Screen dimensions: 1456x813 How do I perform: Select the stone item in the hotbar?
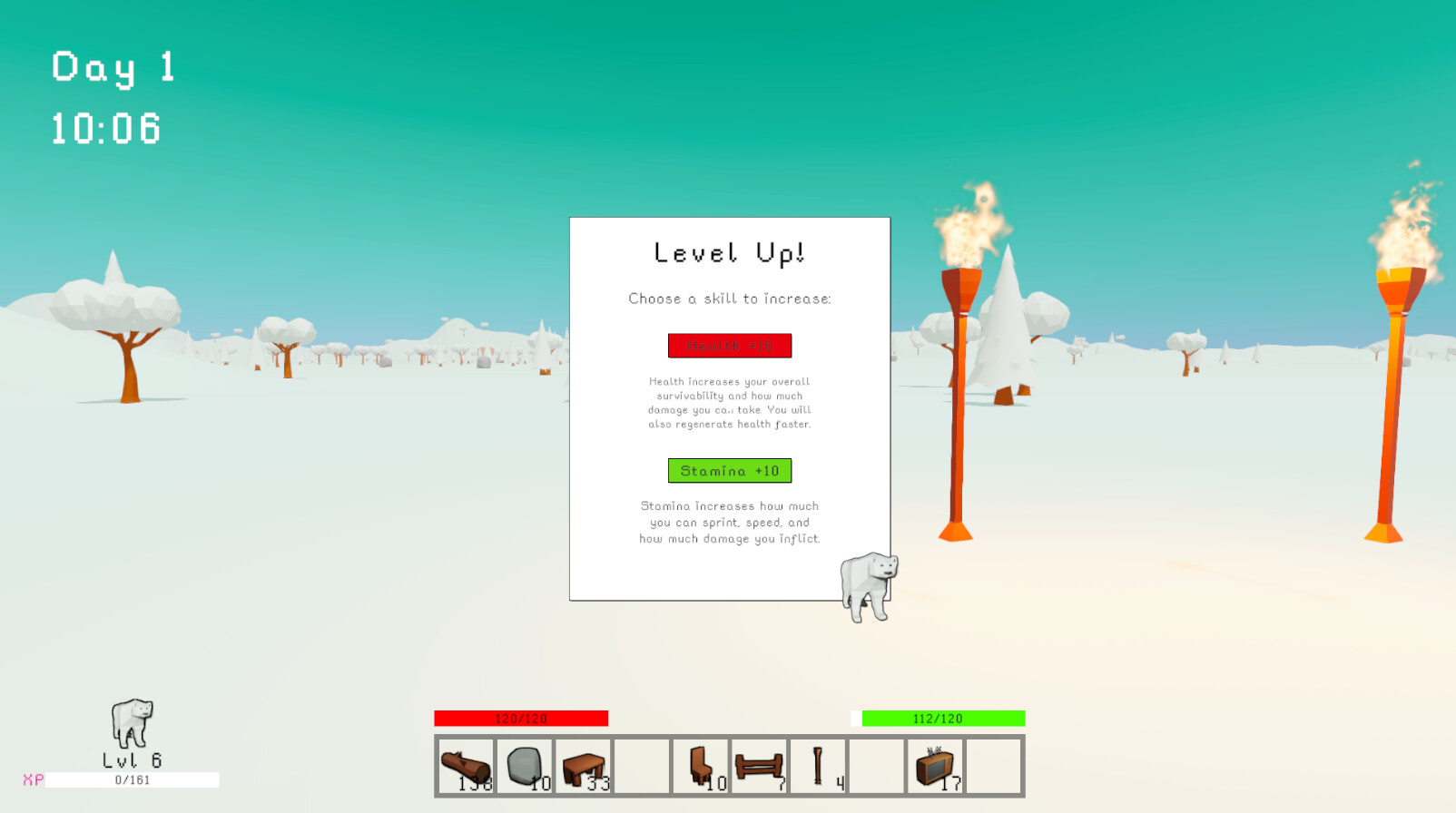coord(525,765)
